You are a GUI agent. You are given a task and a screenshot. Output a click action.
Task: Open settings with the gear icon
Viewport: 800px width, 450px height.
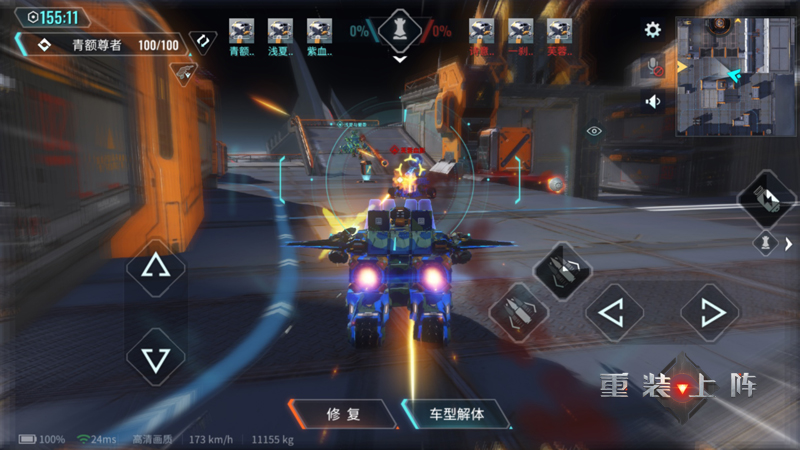653,30
